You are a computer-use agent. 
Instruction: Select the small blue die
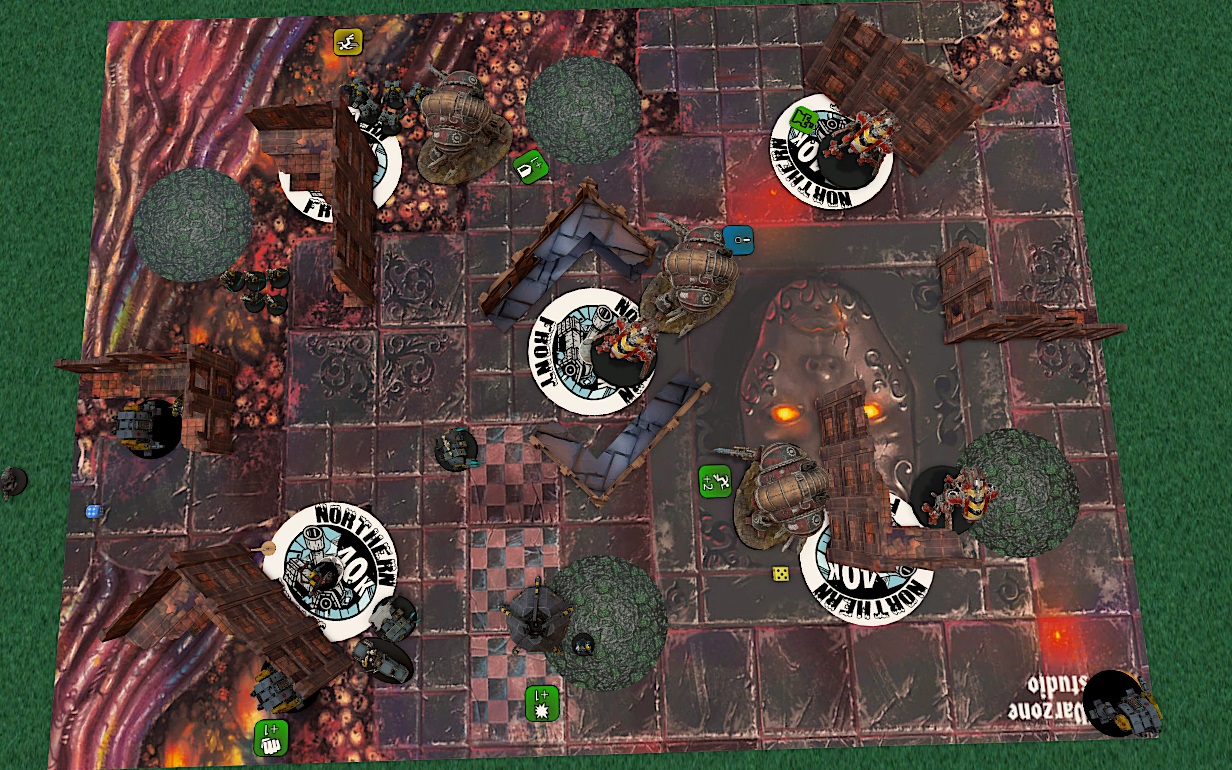click(93, 511)
